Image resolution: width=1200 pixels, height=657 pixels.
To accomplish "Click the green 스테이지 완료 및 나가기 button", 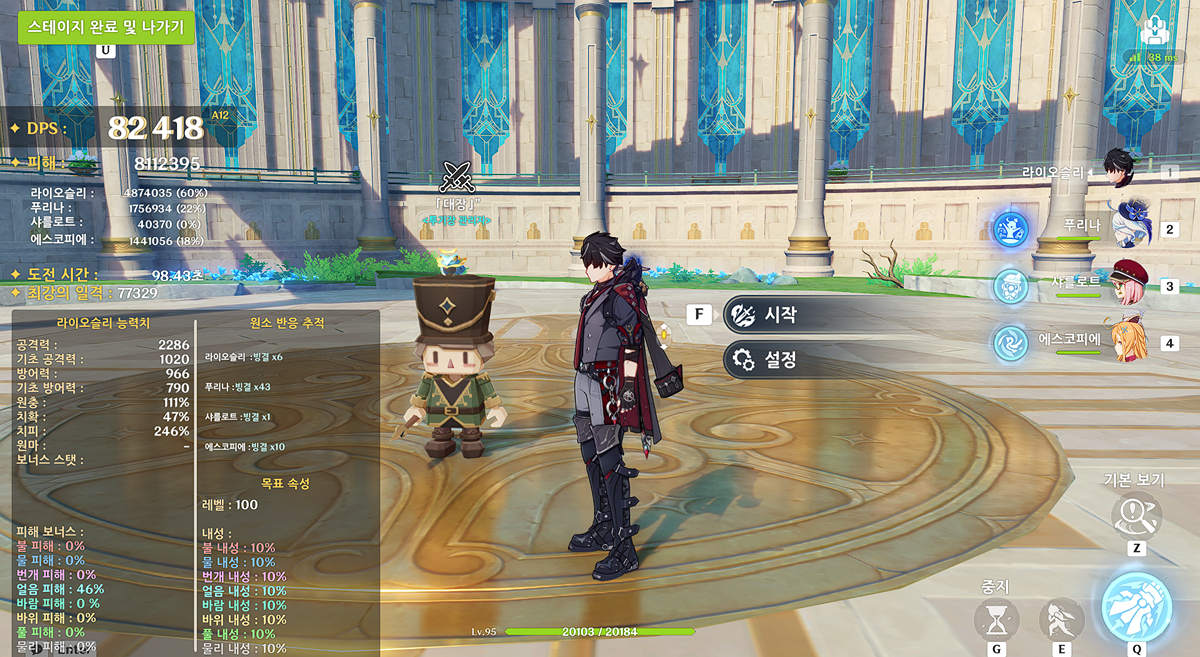I will tap(105, 27).
